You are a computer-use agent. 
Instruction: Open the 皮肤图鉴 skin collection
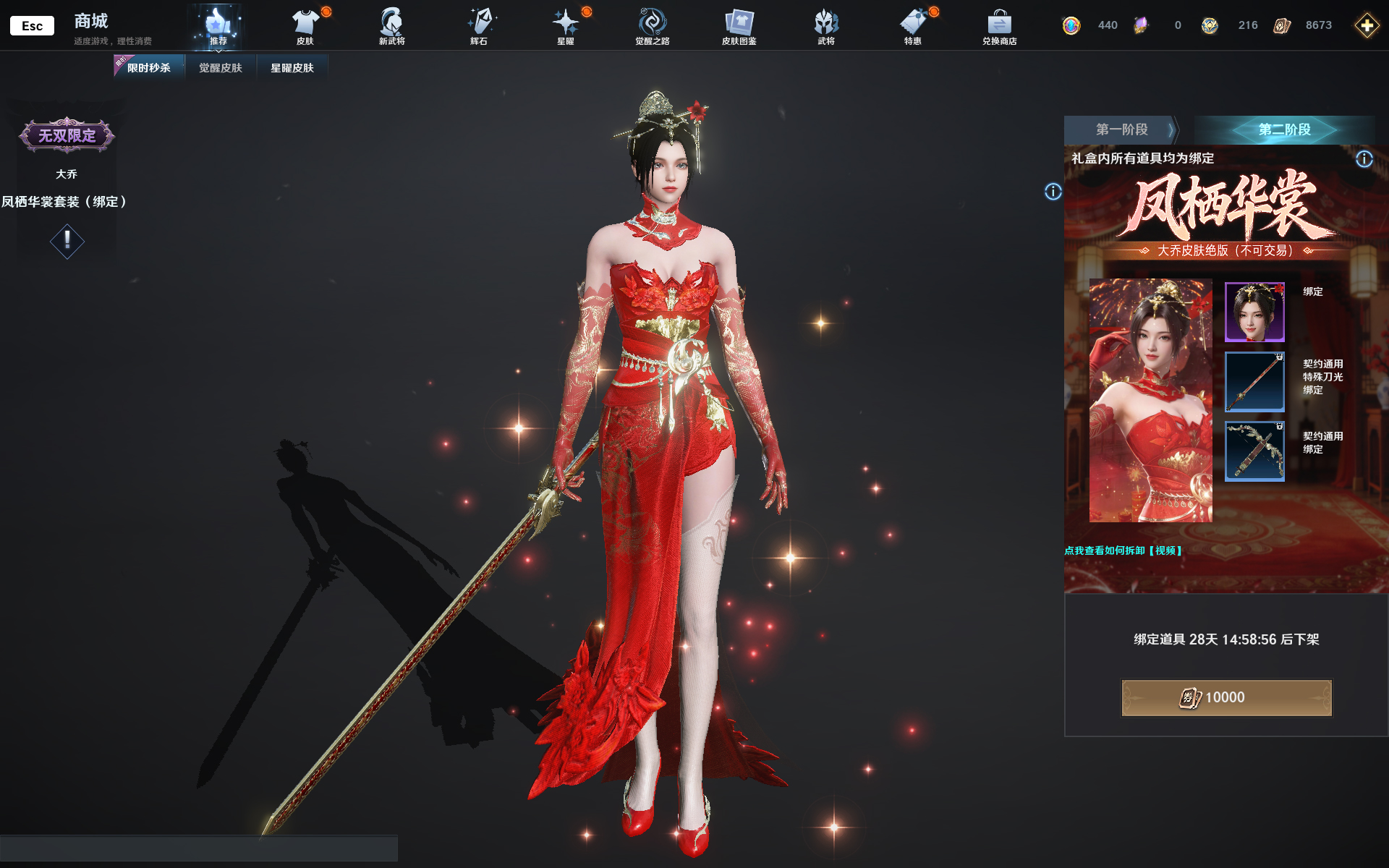(x=739, y=27)
